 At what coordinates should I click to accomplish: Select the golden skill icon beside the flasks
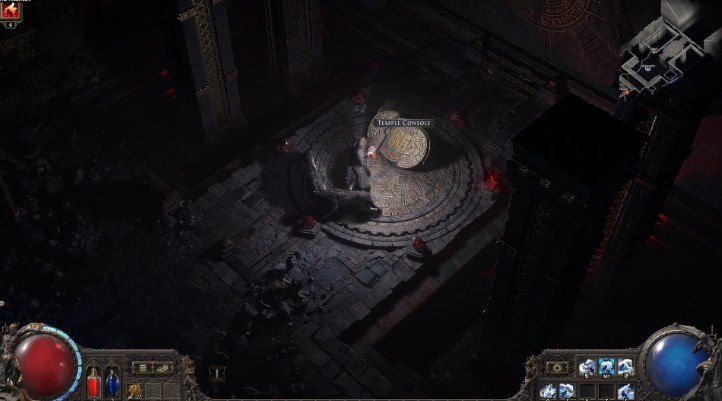tap(134, 390)
